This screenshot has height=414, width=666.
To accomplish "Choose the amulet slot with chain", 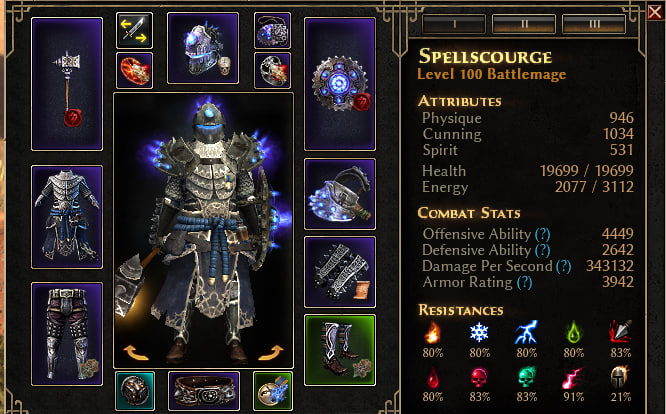I will tap(272, 30).
